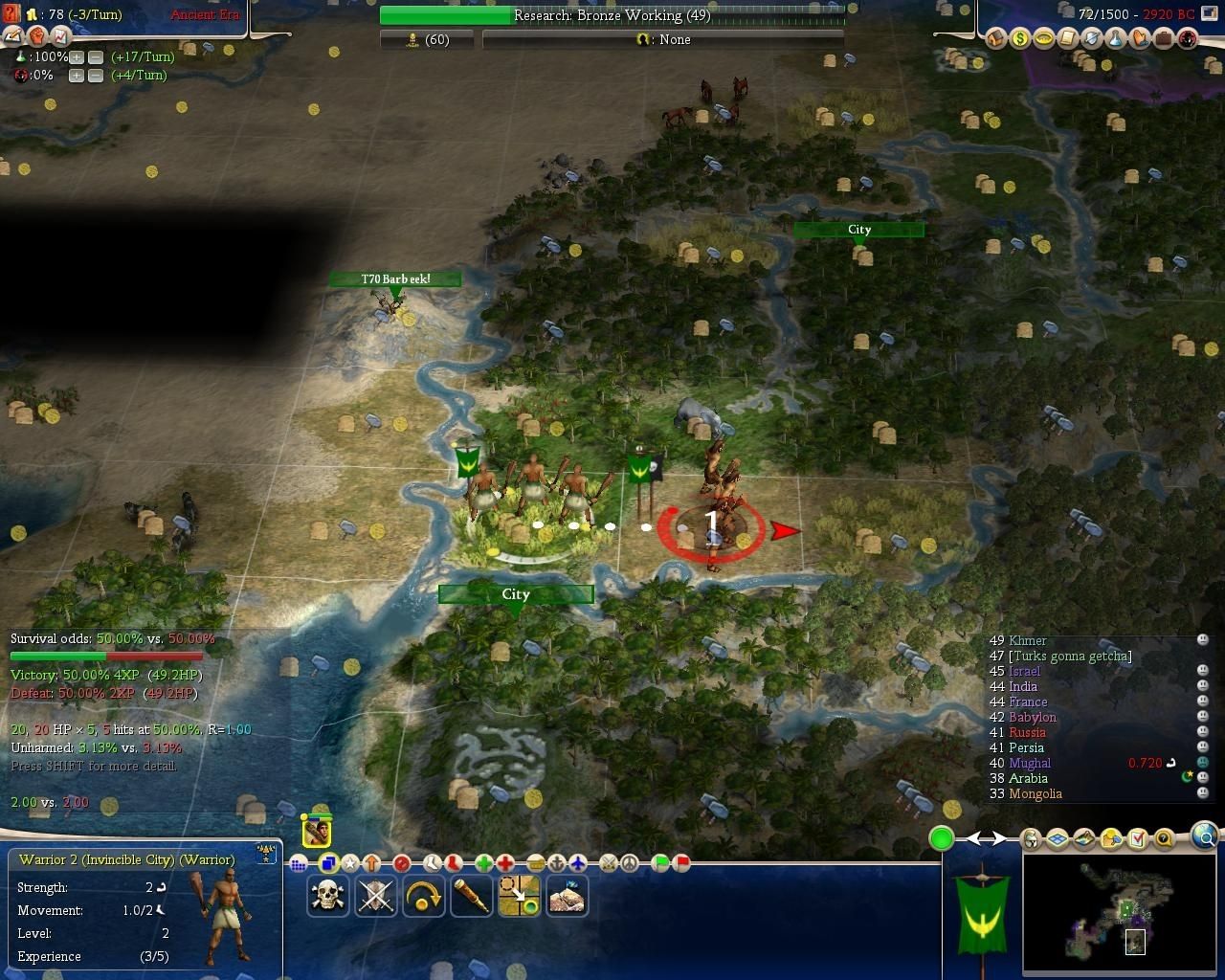This screenshot has height=980, width=1225.
Task: Open the Domestic Advisor house icon
Action: 996,39
